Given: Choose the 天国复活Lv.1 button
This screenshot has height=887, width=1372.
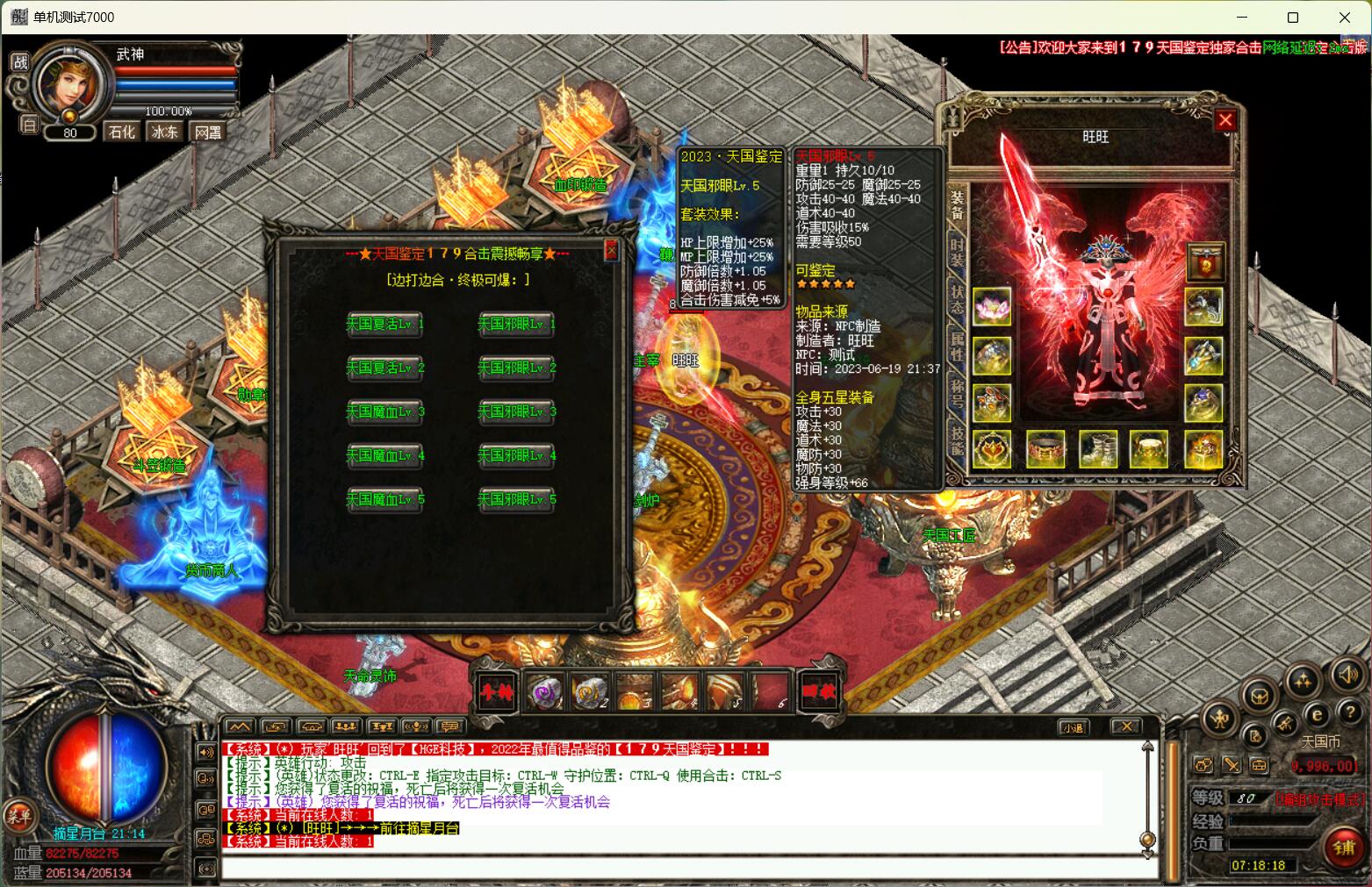Looking at the screenshot, I should point(384,324).
